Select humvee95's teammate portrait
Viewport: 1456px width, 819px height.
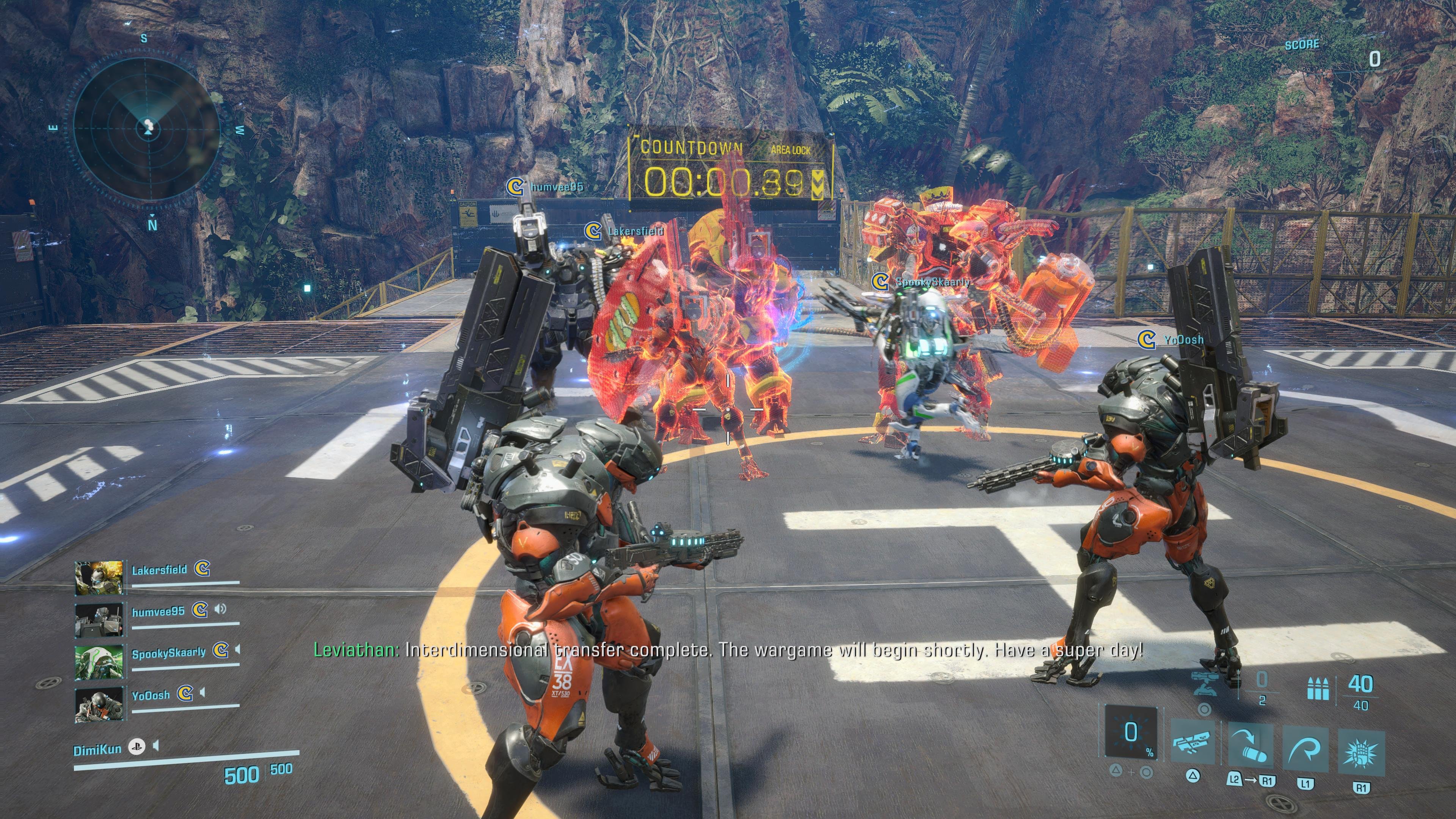point(99,620)
